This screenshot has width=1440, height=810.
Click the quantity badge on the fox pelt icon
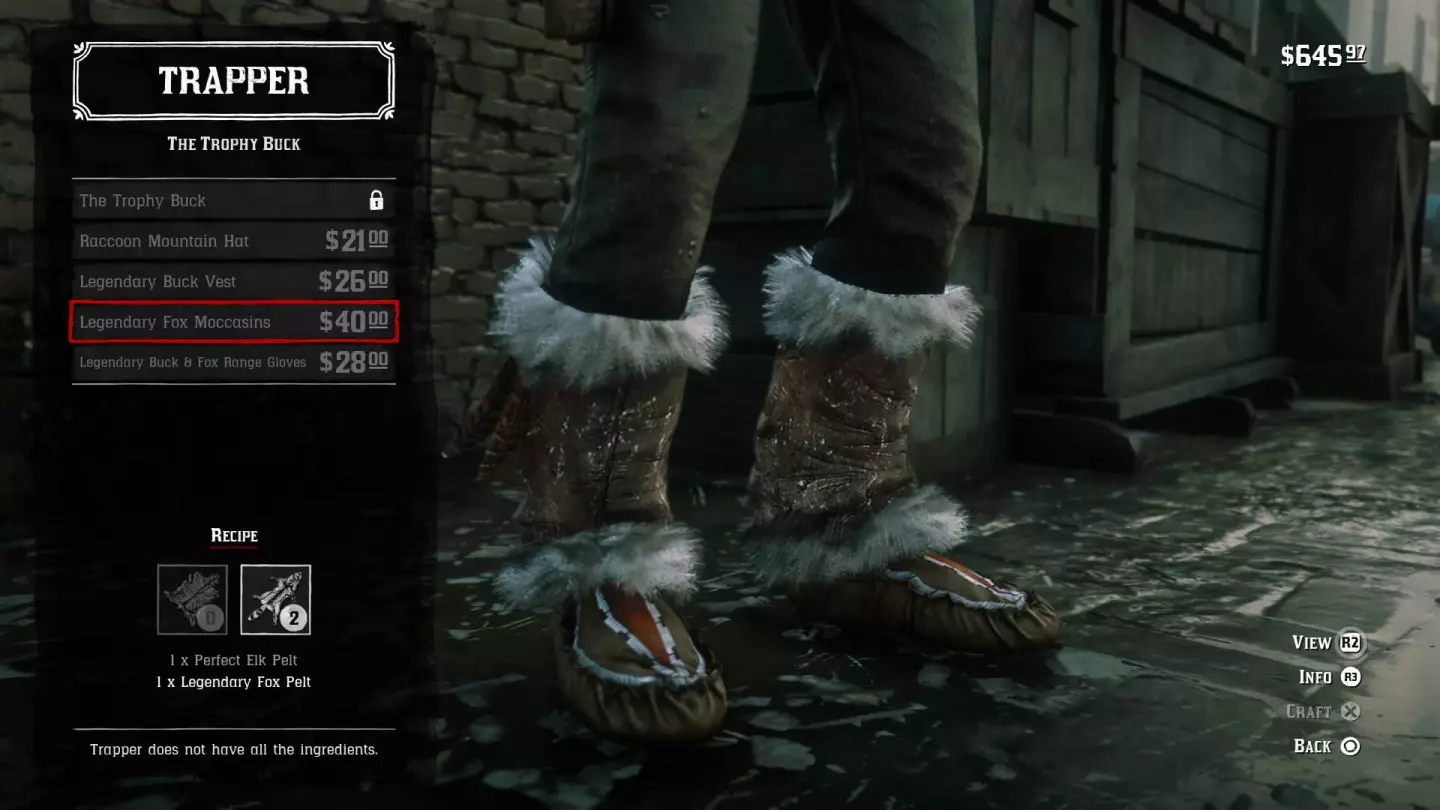pos(293,619)
